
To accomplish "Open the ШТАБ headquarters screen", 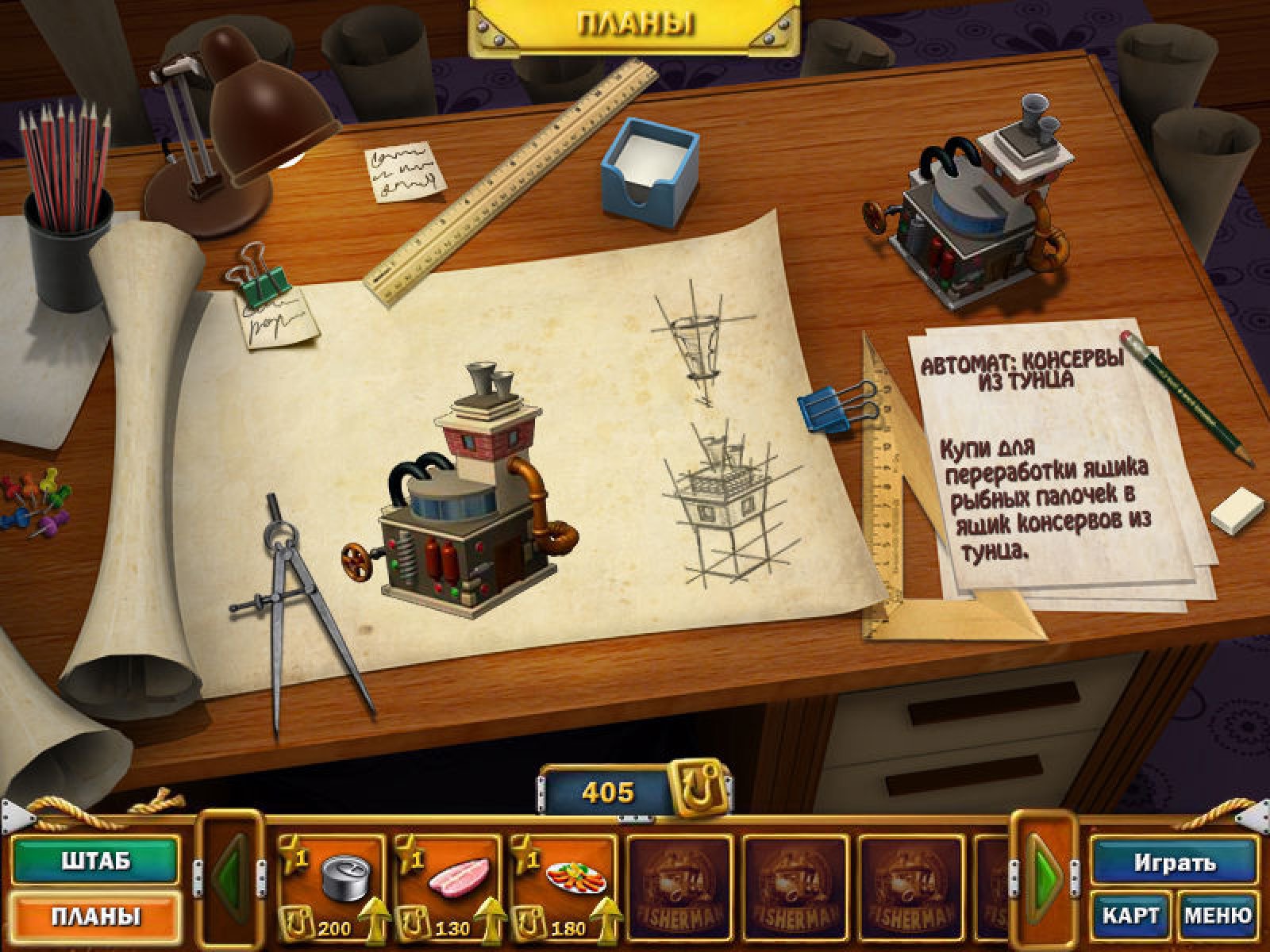I will click(95, 862).
